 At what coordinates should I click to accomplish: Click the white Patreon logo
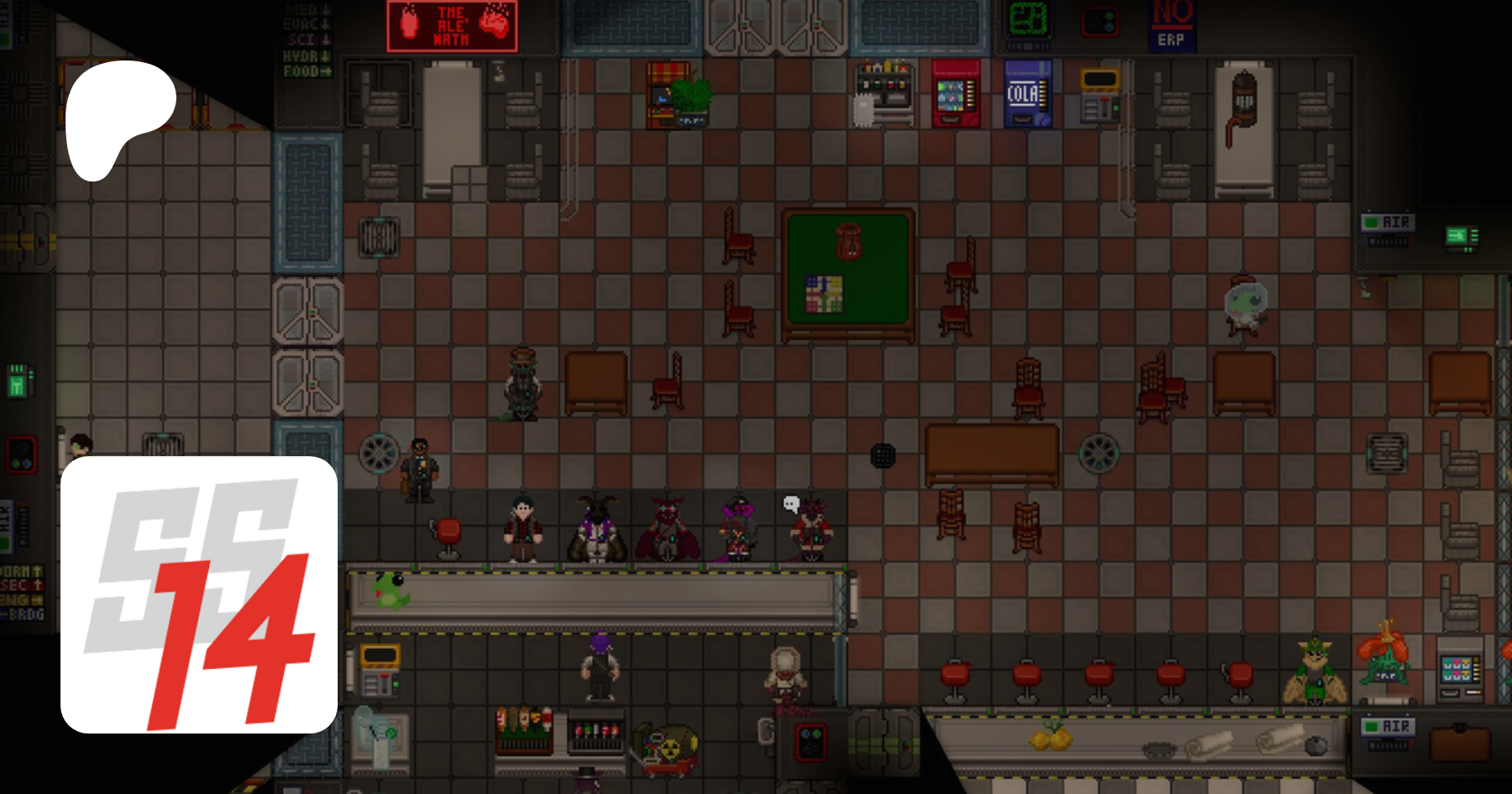(118, 118)
